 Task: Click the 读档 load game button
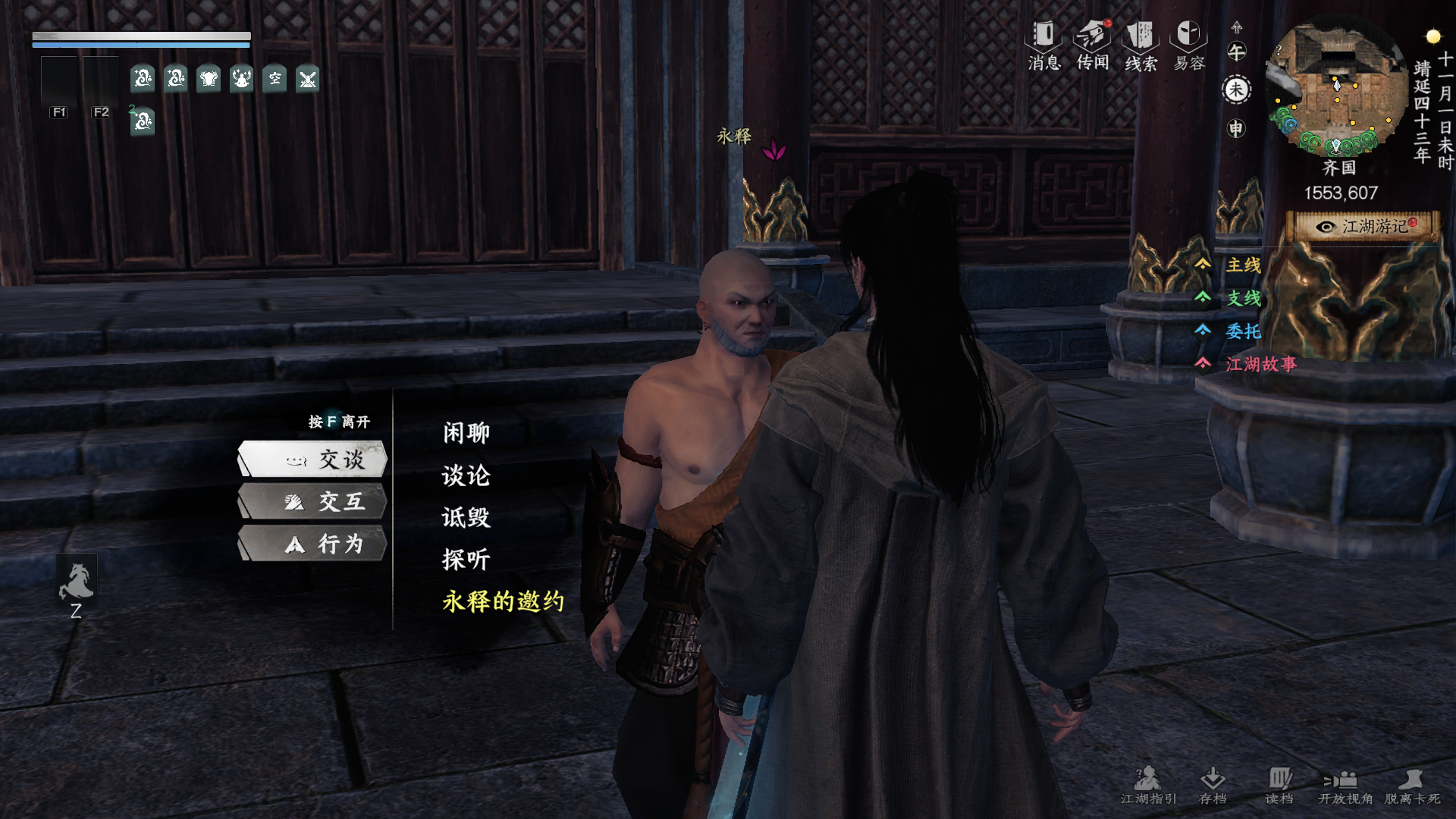tap(1279, 785)
